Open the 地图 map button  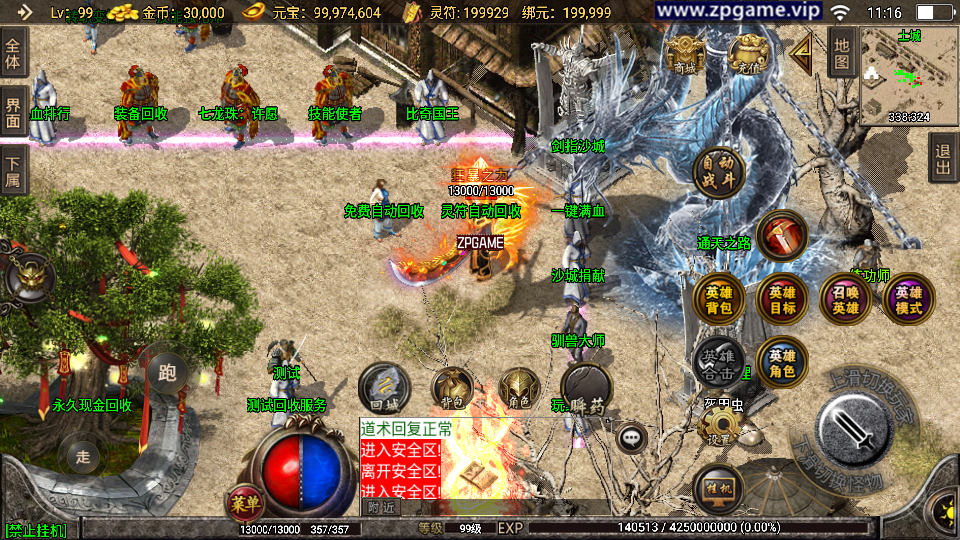842,51
